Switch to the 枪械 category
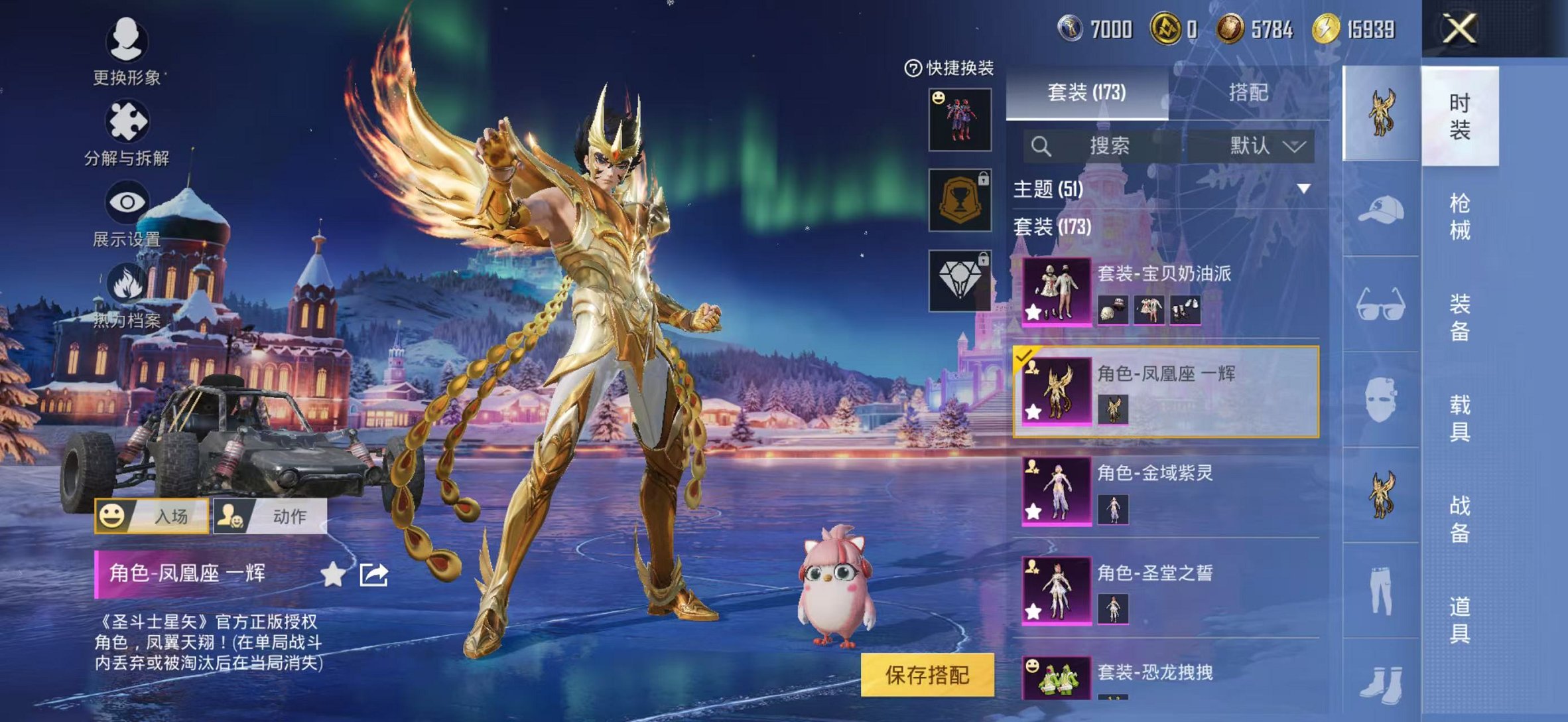The width and height of the screenshot is (1568, 722). [1459, 216]
